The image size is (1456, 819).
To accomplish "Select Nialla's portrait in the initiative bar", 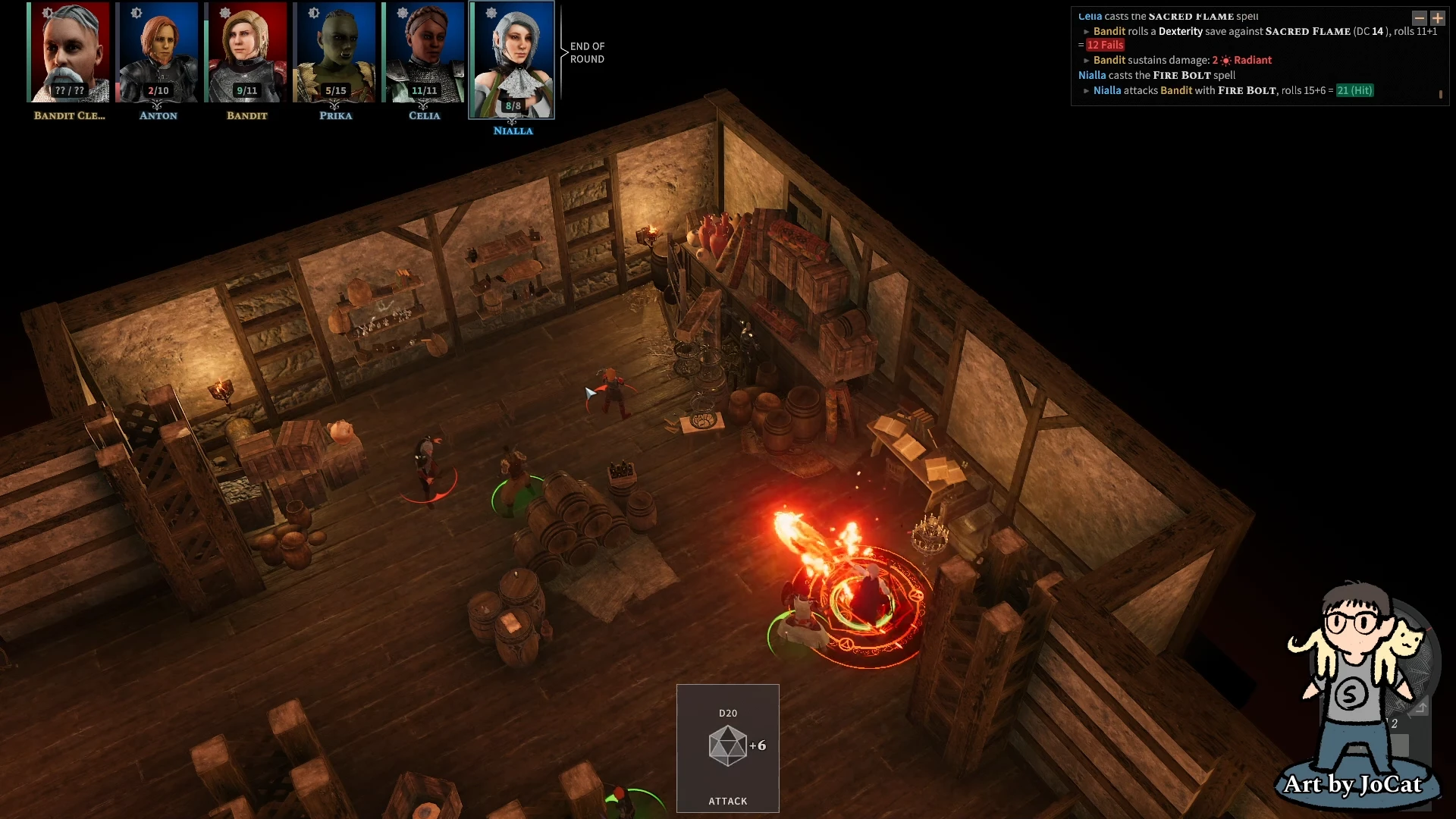I will pyautogui.click(x=513, y=55).
